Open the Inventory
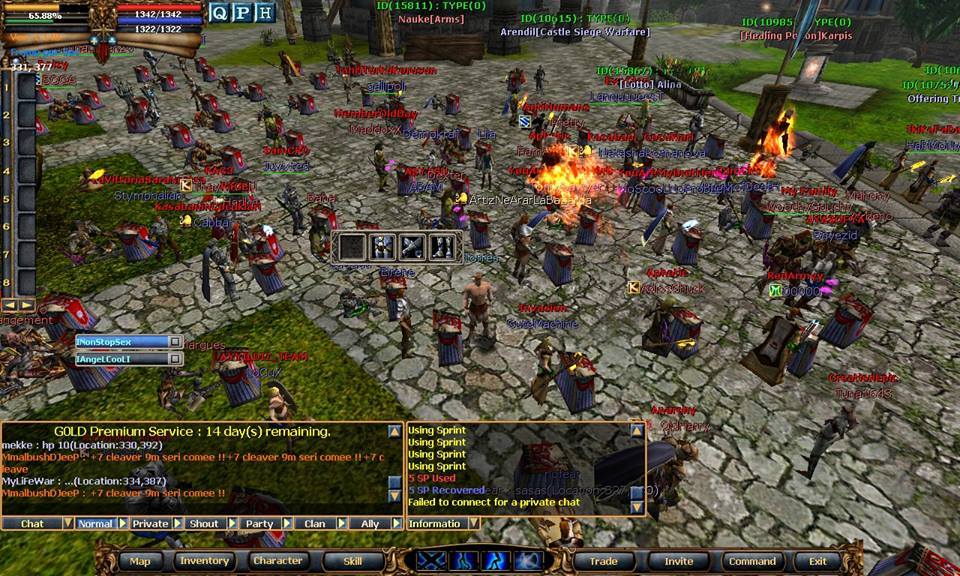 [205, 561]
